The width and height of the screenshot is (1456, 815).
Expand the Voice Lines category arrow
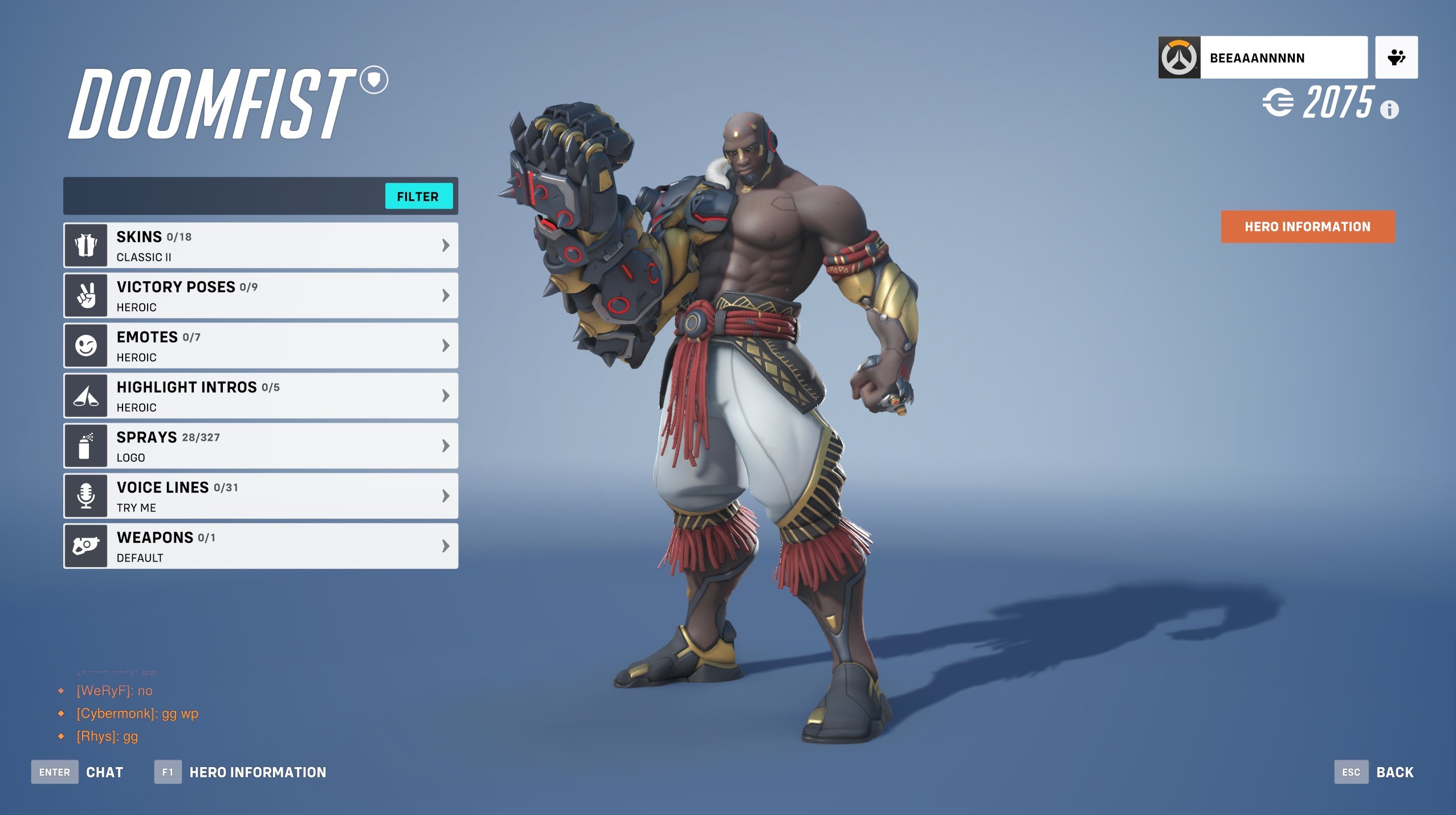point(446,495)
